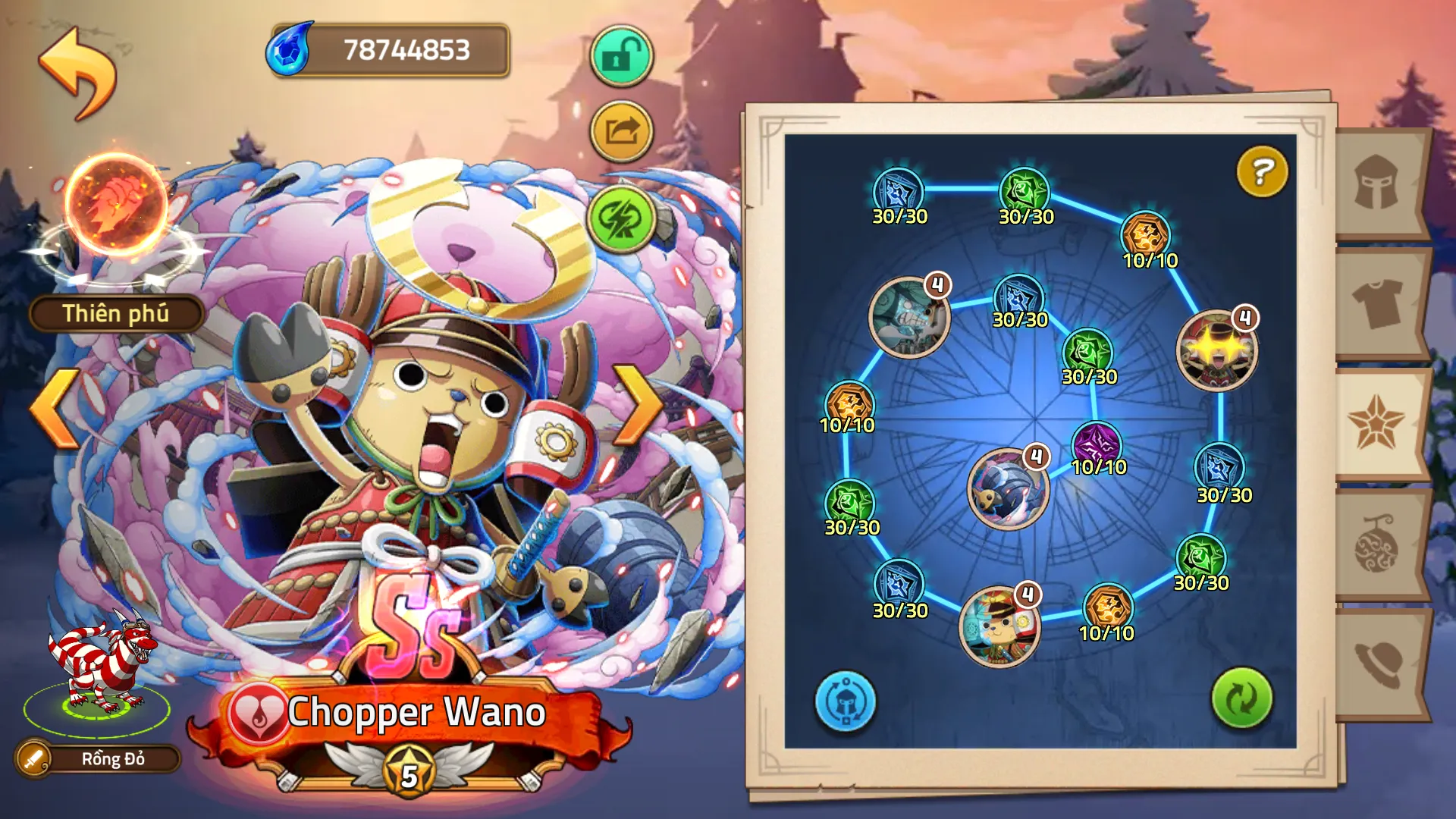Tap the orange share button
1456x819 pixels.
621,132
